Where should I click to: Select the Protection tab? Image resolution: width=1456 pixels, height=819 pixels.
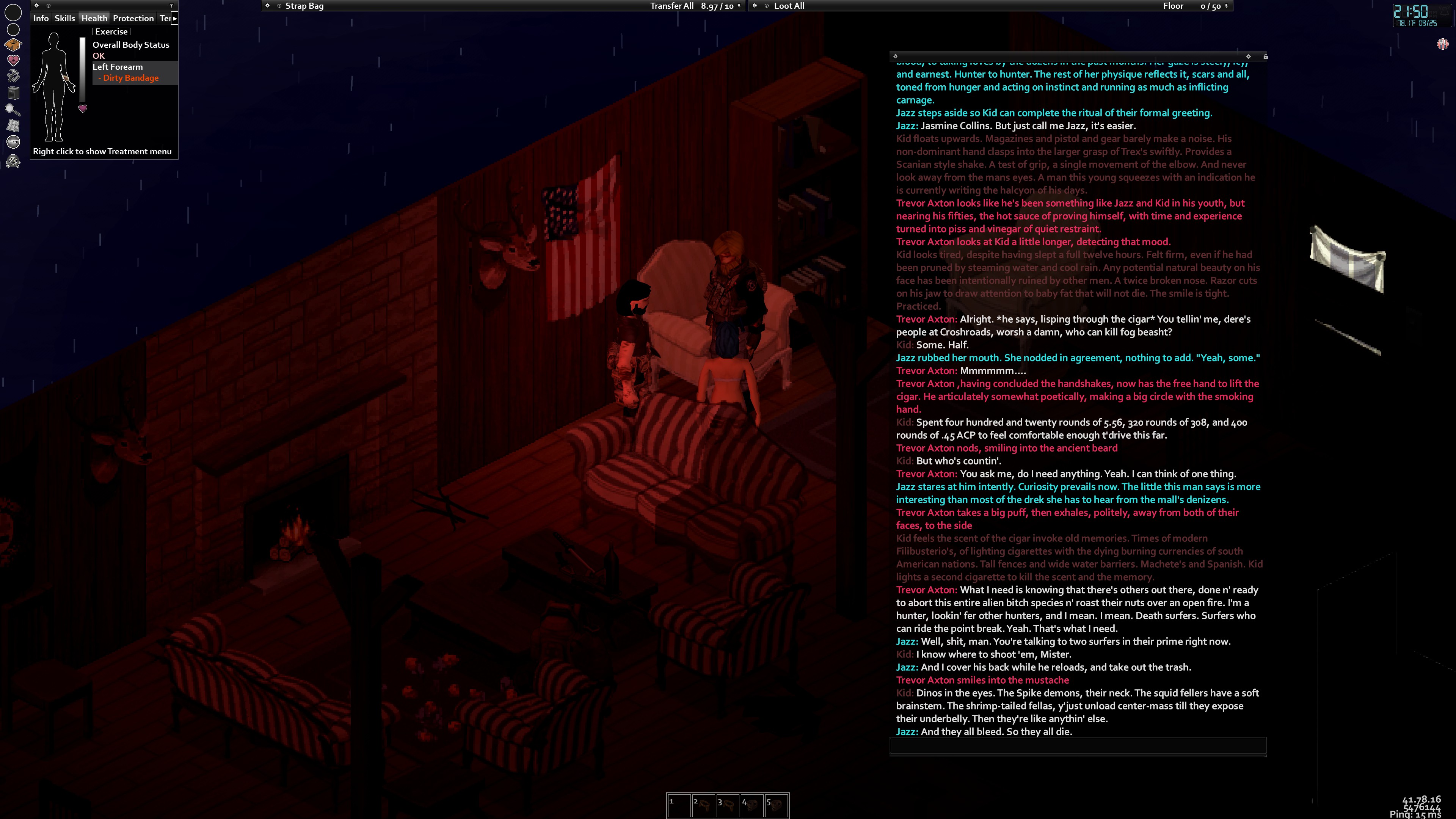coord(133,18)
